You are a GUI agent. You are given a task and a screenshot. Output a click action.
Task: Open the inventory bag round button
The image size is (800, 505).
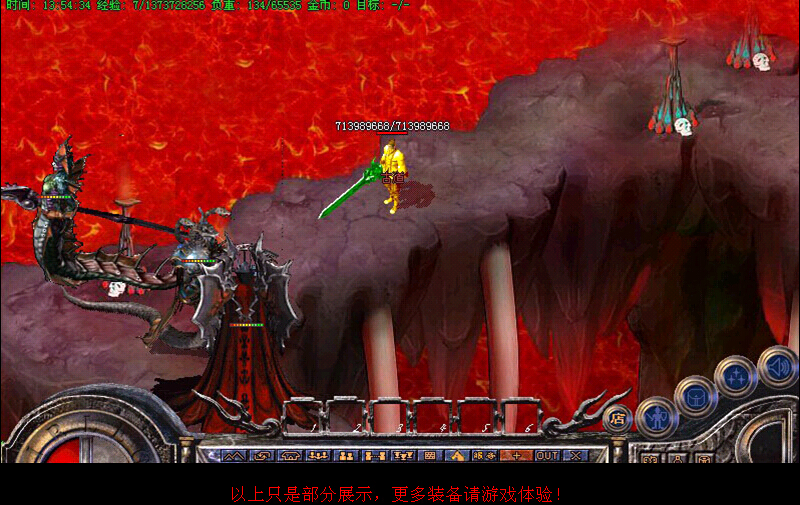[694, 395]
